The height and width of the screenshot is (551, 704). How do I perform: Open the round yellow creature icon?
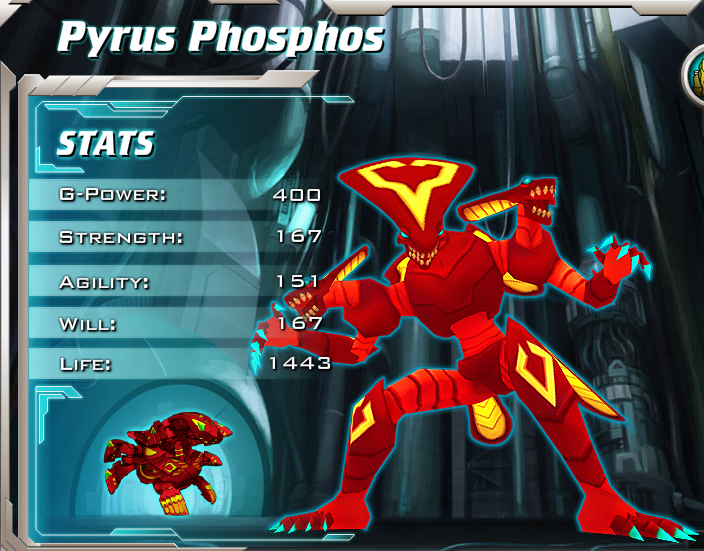(x=696, y=77)
